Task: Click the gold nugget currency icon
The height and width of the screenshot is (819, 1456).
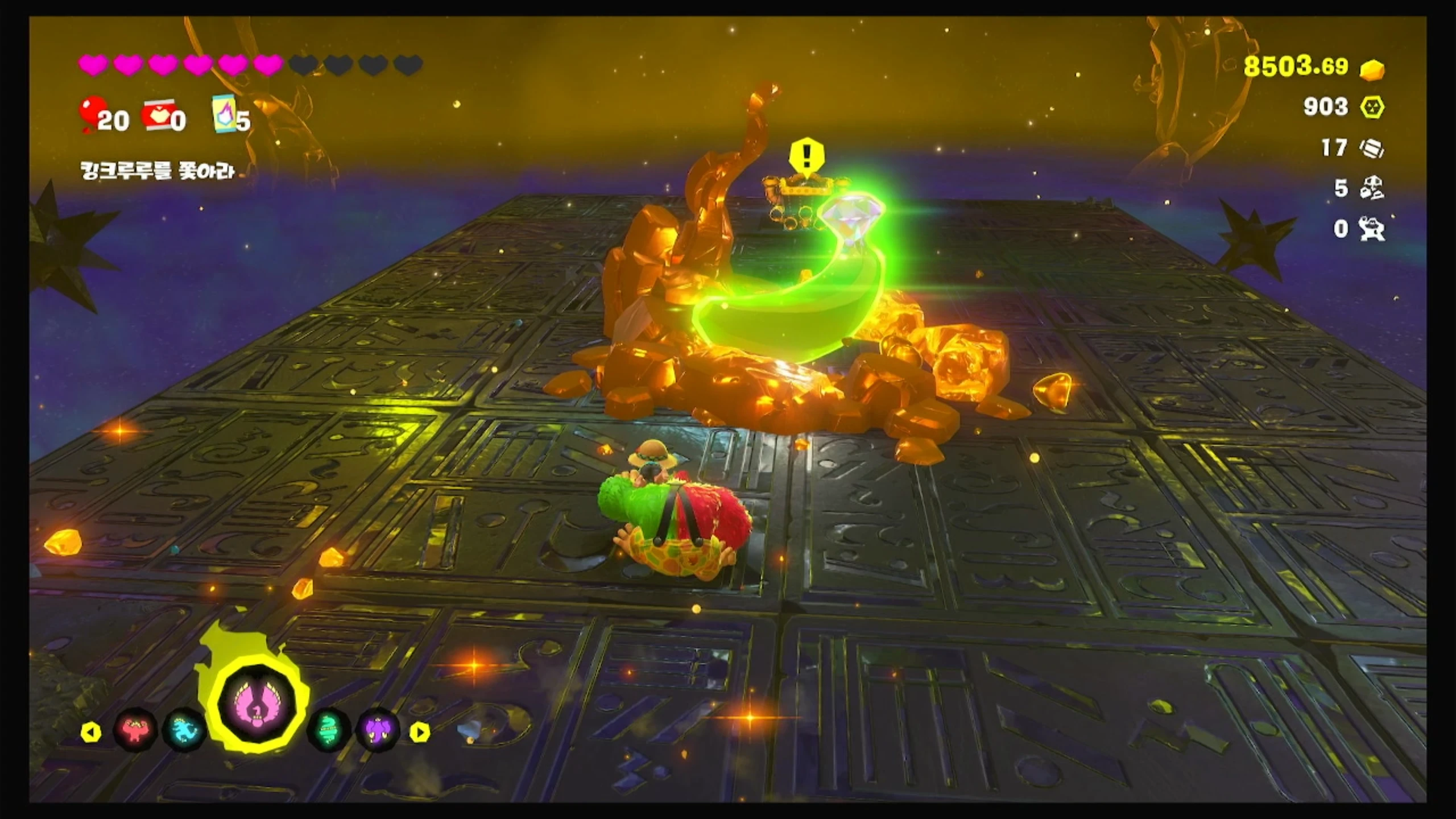Action: 1372,69
